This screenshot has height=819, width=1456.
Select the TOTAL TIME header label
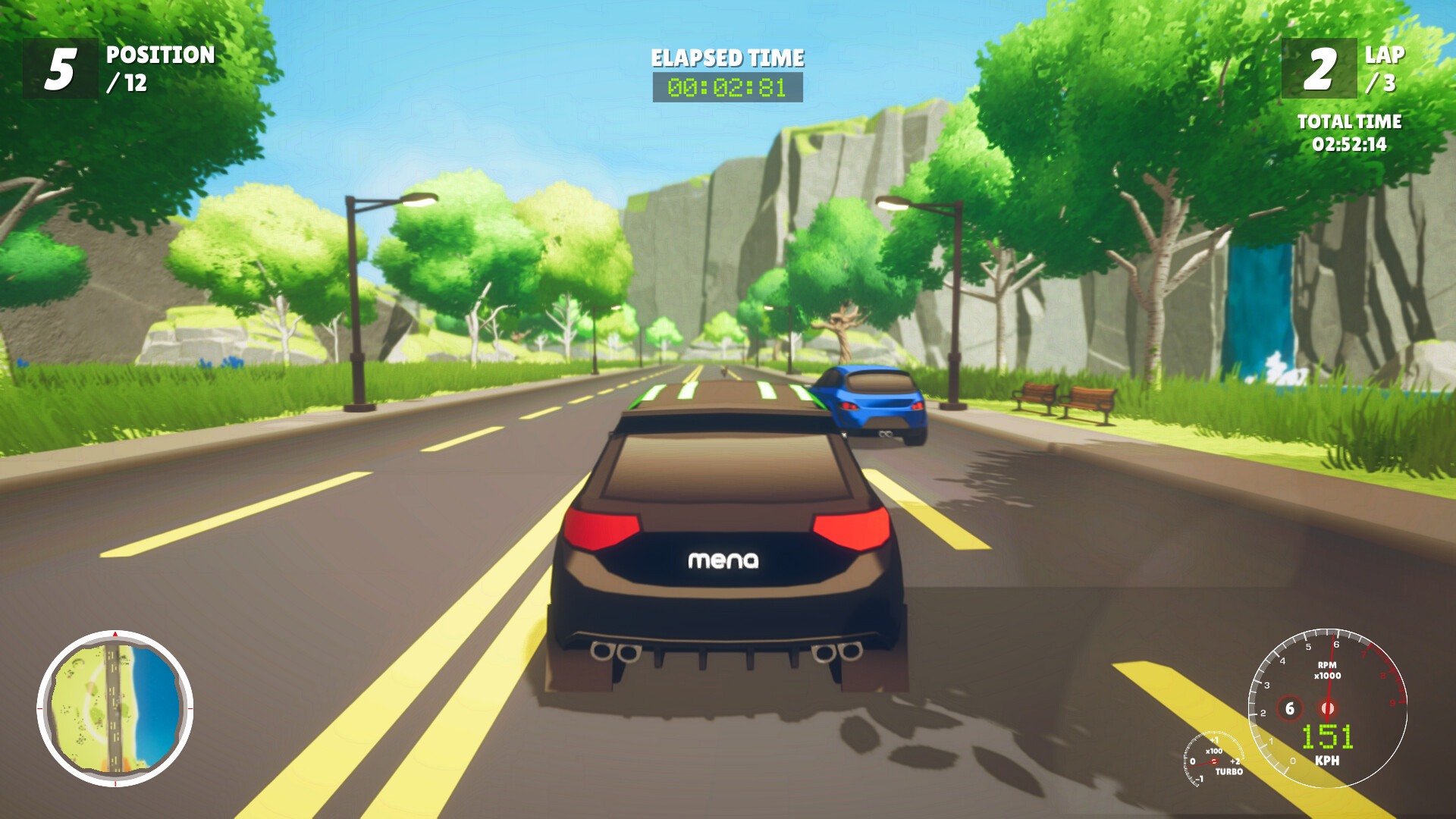(1350, 121)
